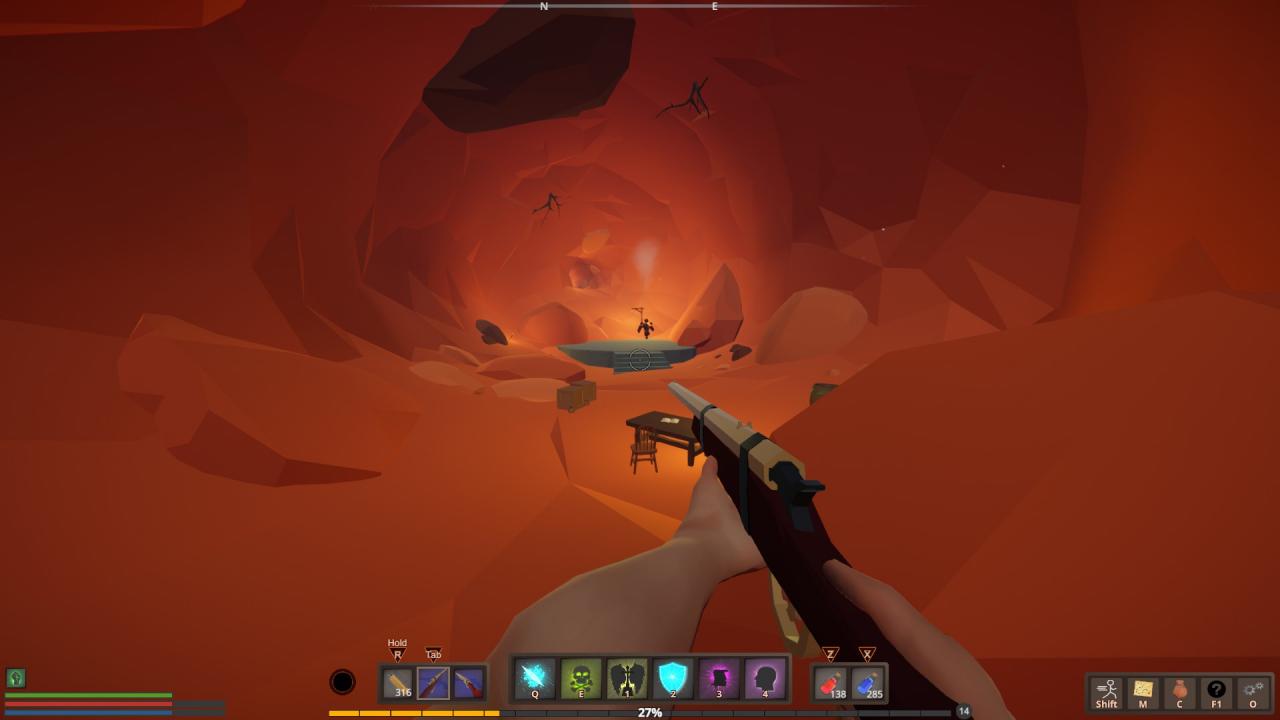Image resolution: width=1280 pixels, height=720 pixels.
Task: Use the purple head silhouette ability
Action: [x=765, y=679]
